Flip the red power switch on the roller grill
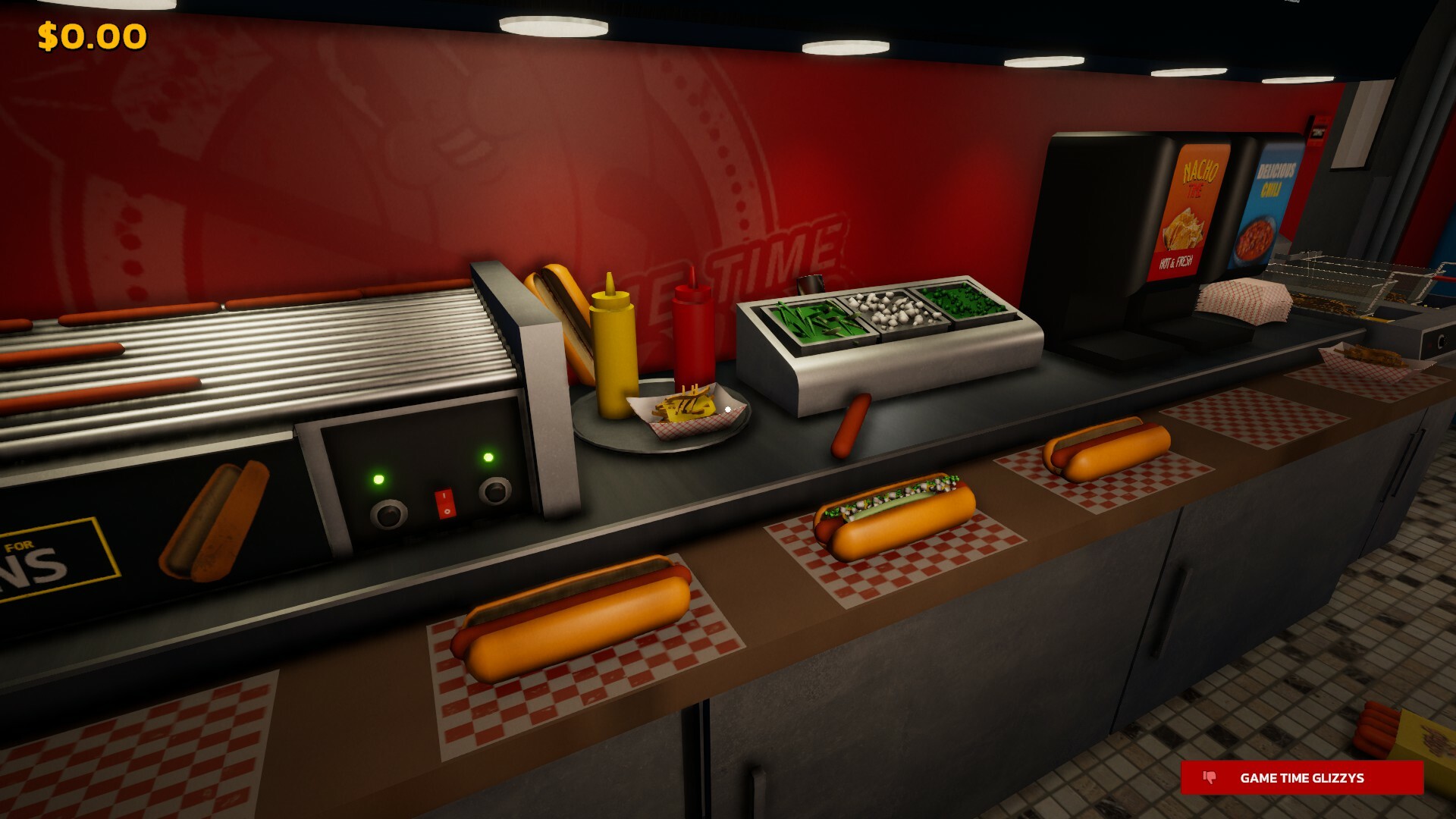 tap(444, 503)
